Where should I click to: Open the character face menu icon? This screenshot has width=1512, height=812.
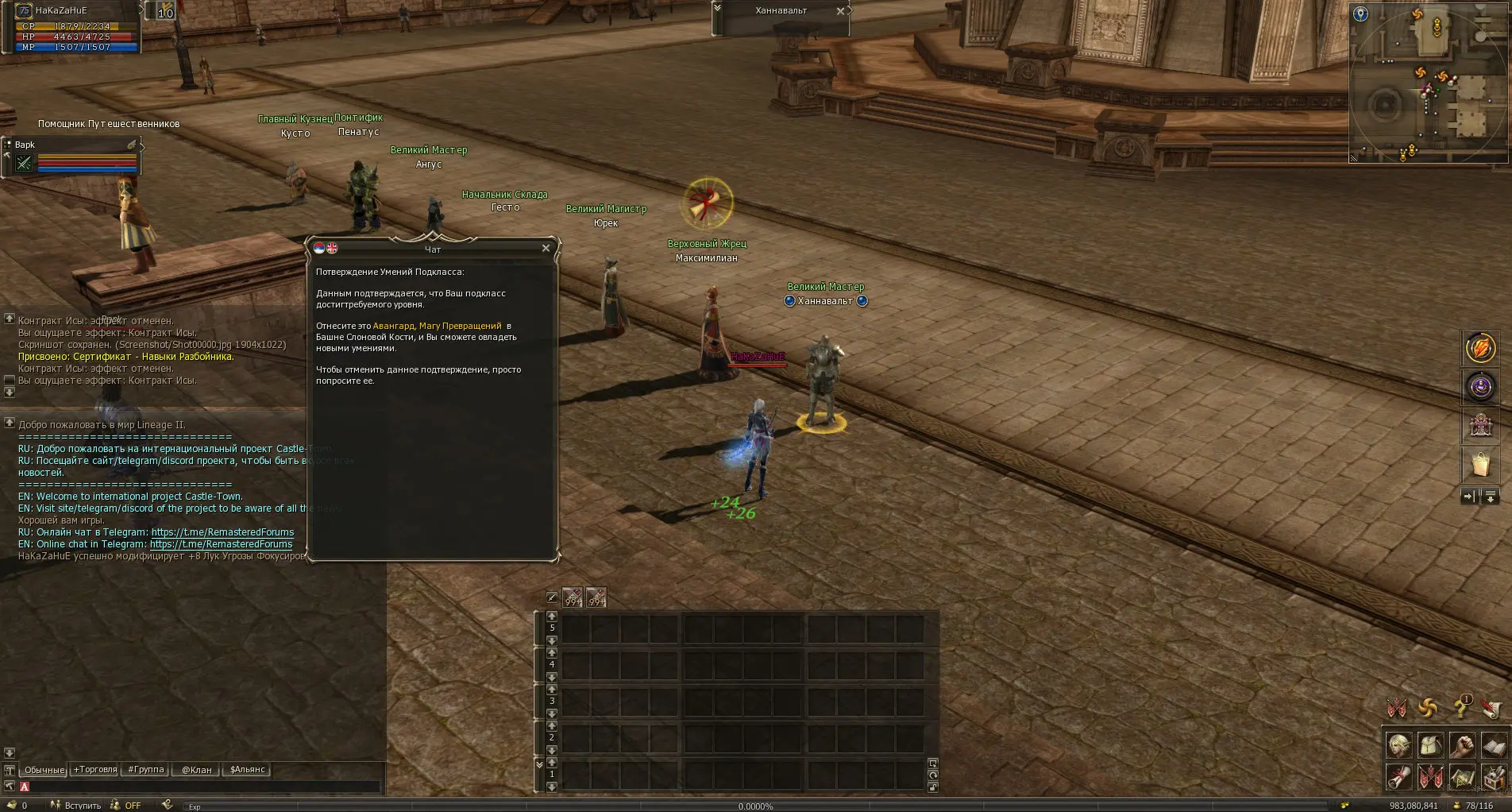click(x=1399, y=745)
